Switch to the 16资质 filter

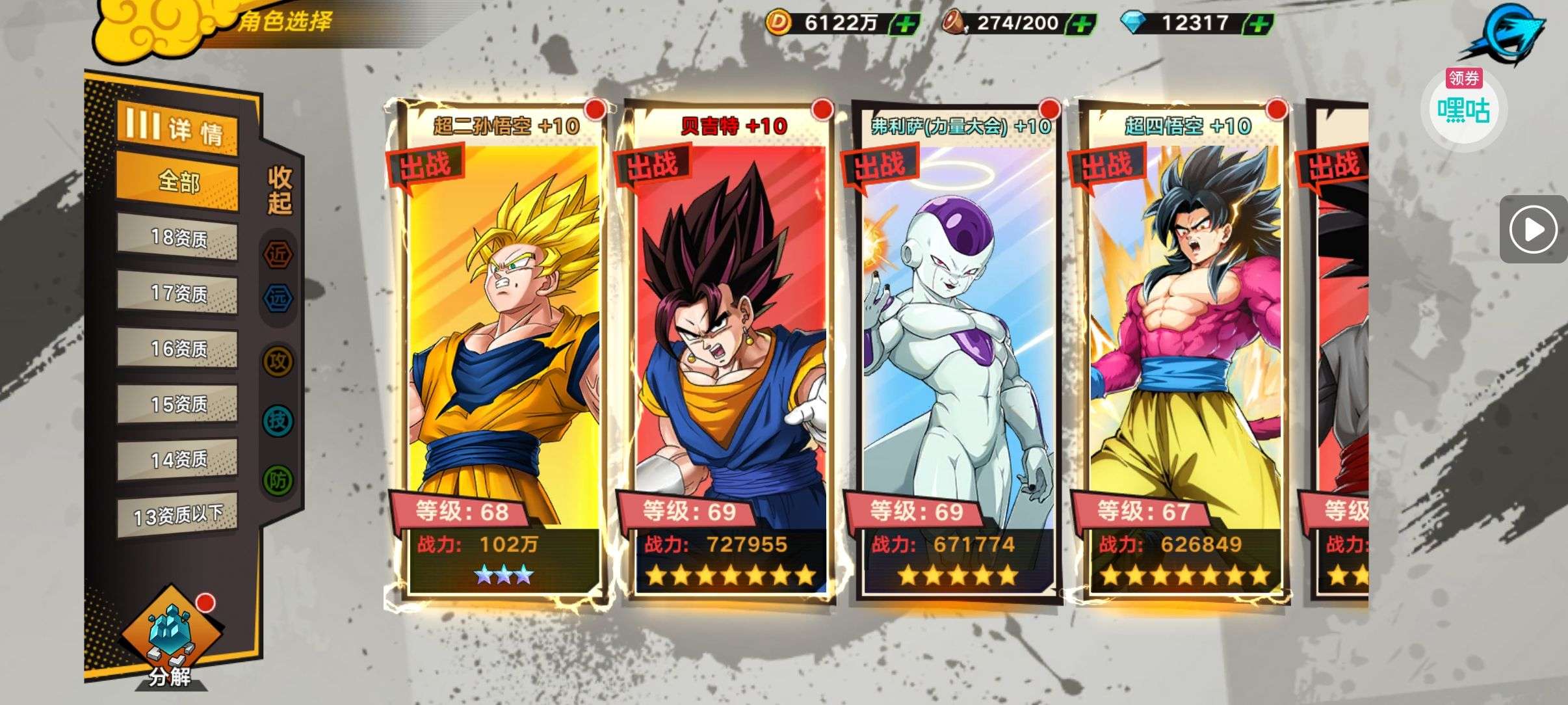pyautogui.click(x=177, y=349)
